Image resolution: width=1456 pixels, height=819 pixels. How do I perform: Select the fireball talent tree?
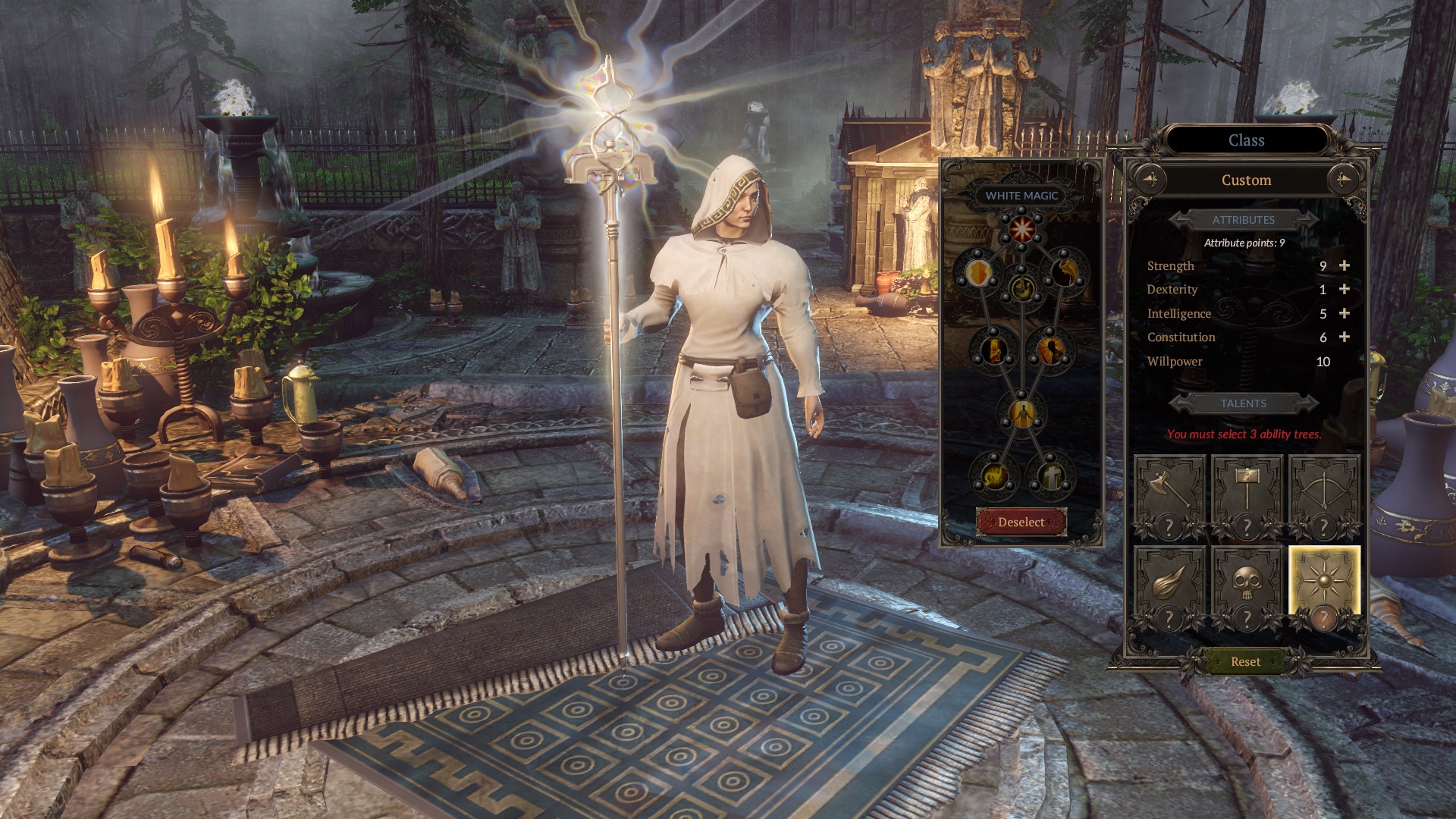1169,585
